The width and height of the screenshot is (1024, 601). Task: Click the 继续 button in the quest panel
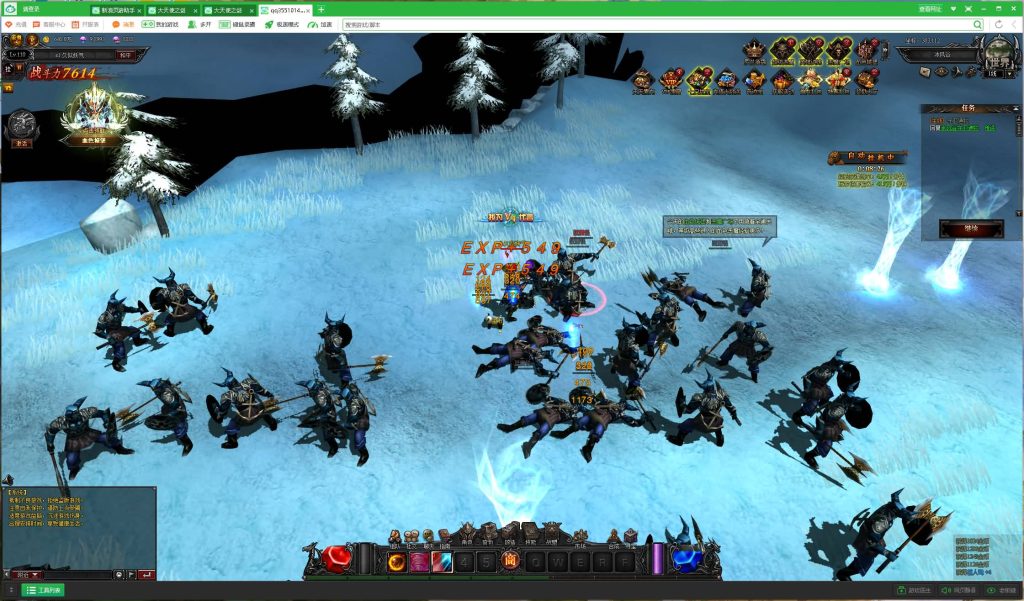[957, 228]
